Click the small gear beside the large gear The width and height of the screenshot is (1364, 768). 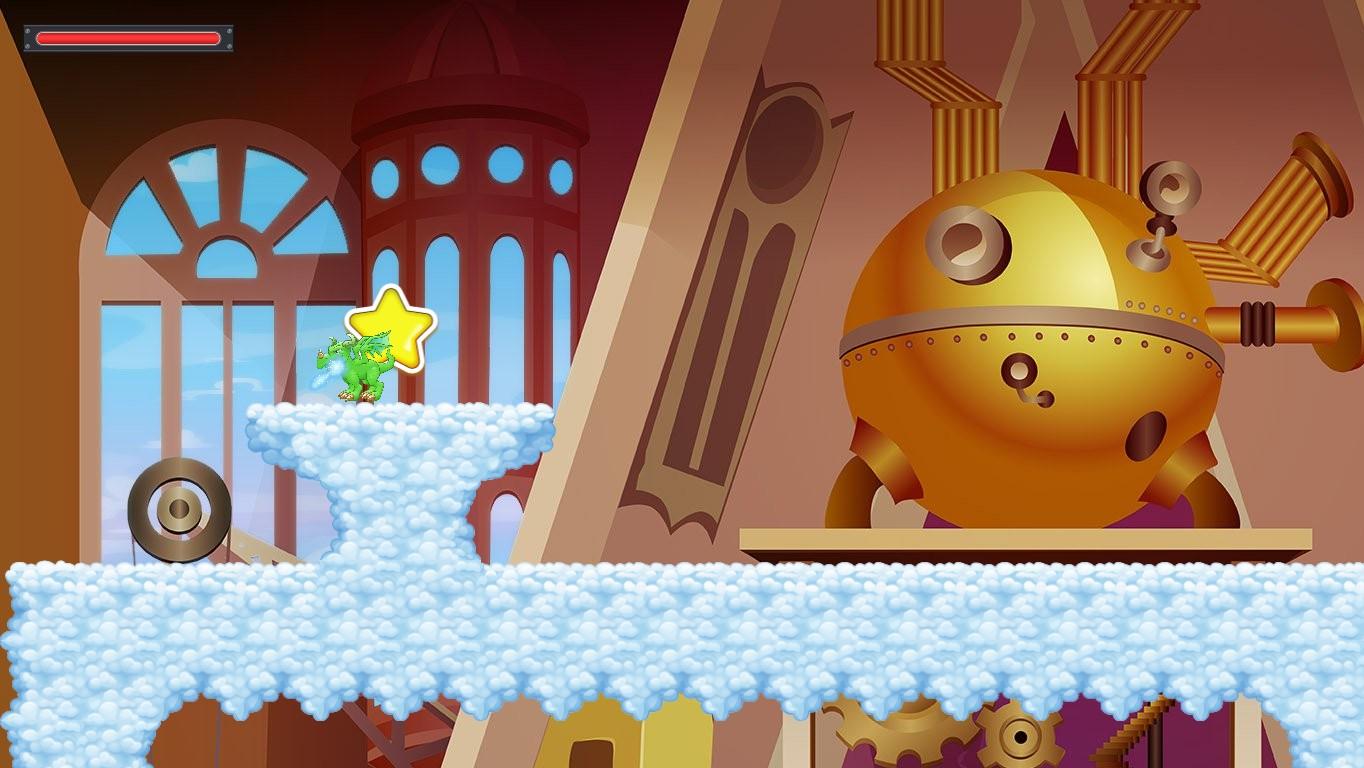click(x=1020, y=737)
